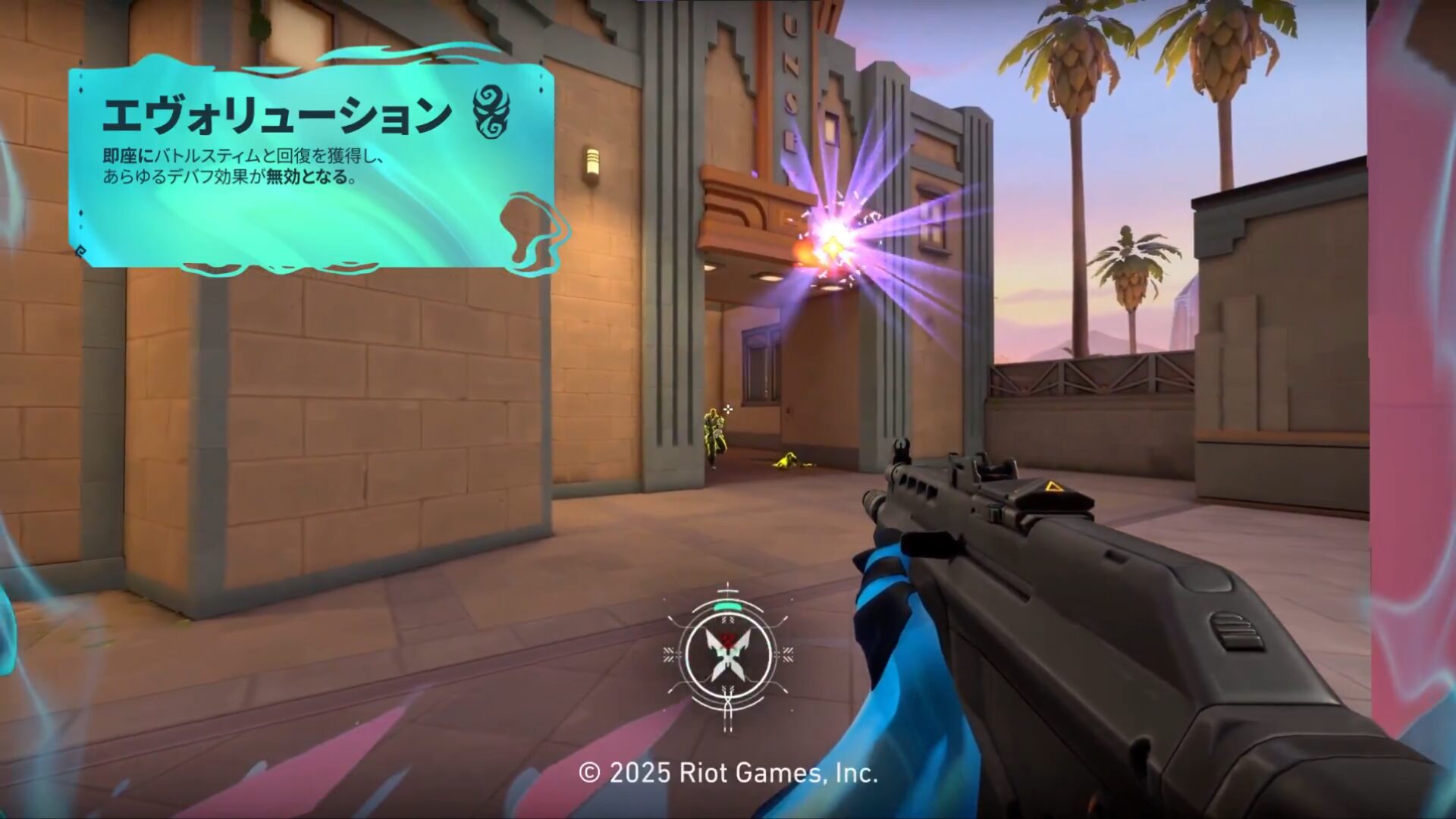Activate the crossed-blades ultimate ability icon
The width and height of the screenshot is (1456, 819).
coord(727,654)
